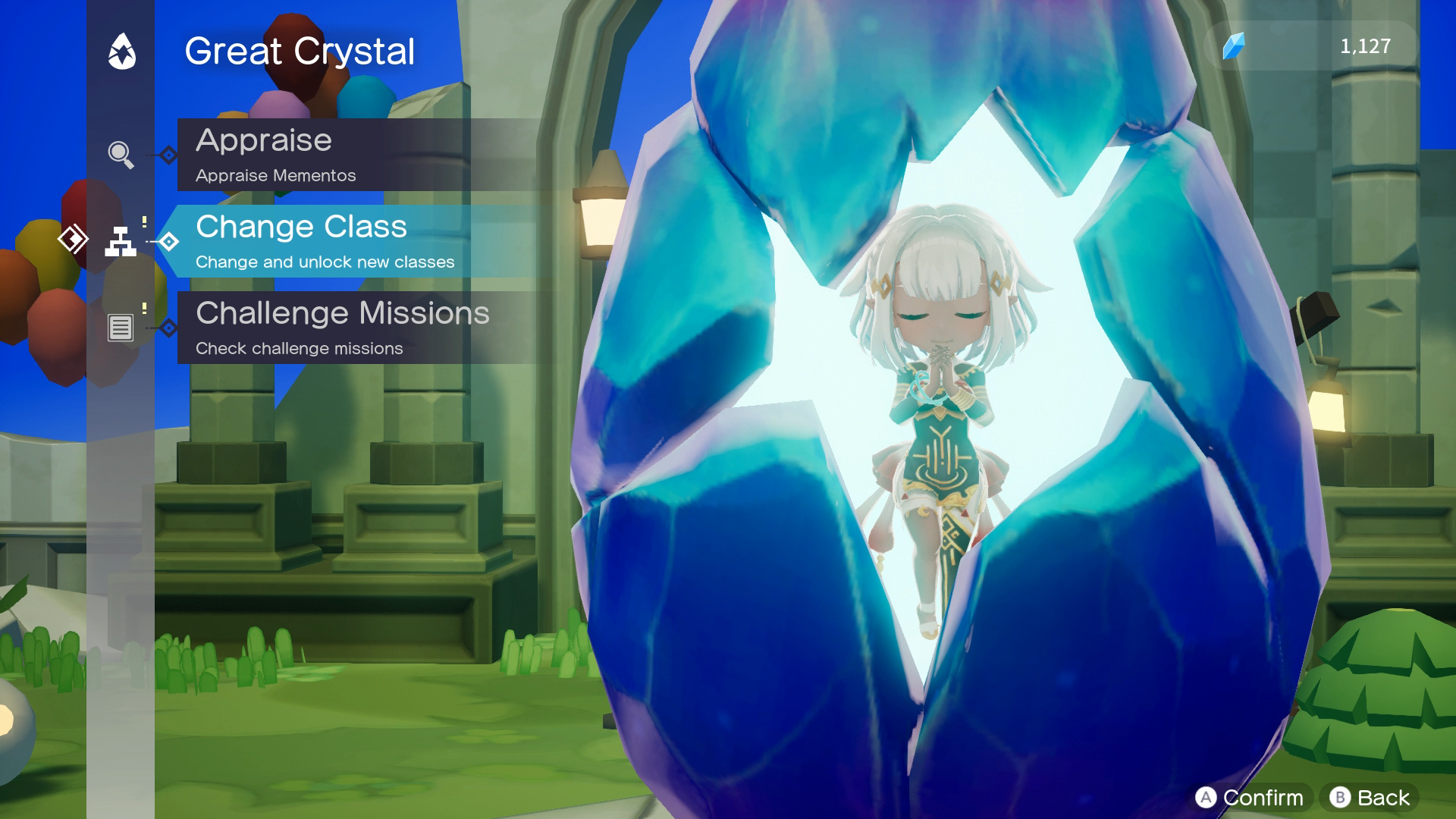Select the missions list document icon

tap(121, 328)
